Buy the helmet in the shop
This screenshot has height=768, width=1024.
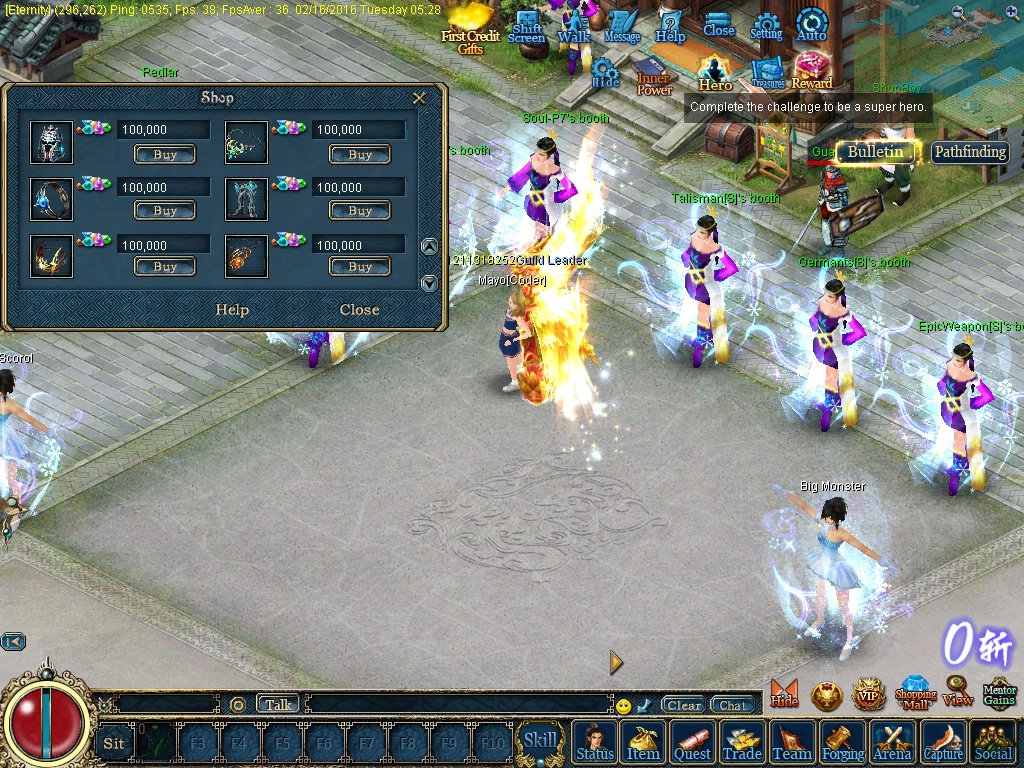(165, 155)
